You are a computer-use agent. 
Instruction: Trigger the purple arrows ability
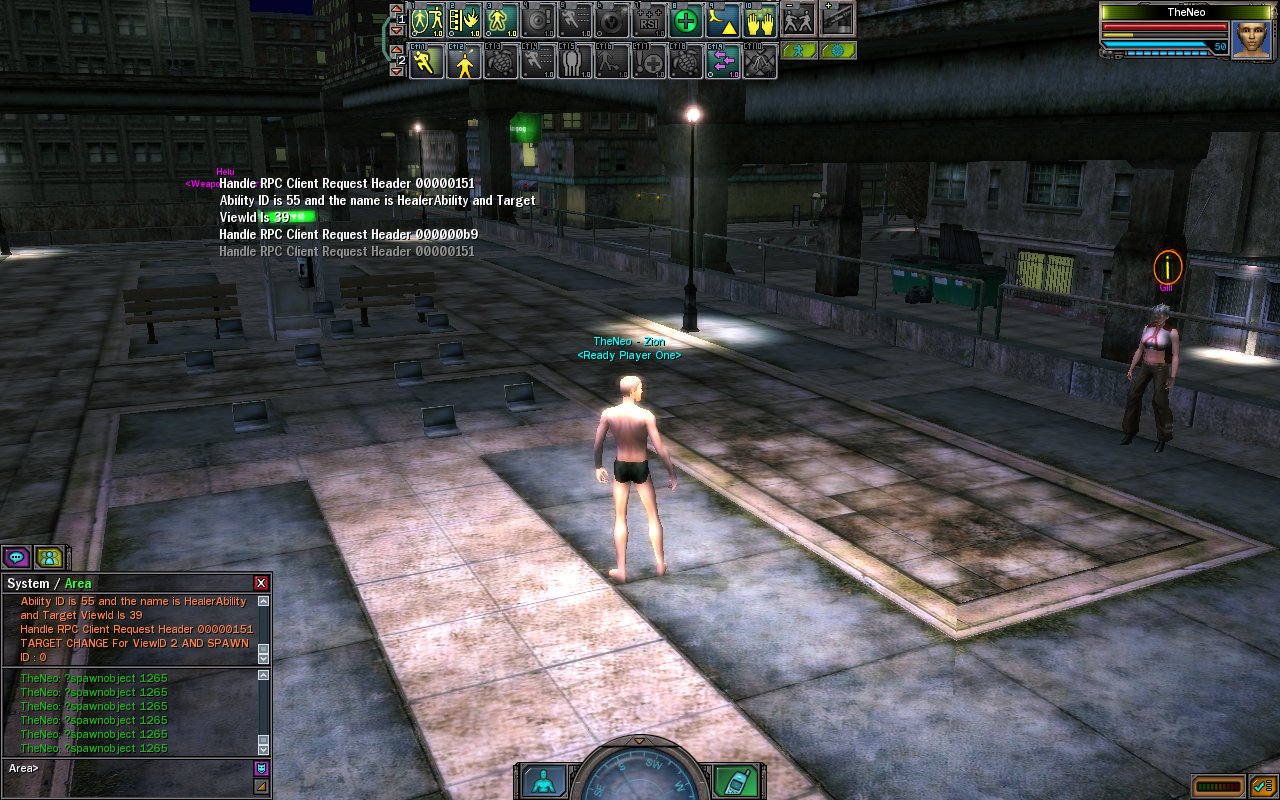(723, 62)
